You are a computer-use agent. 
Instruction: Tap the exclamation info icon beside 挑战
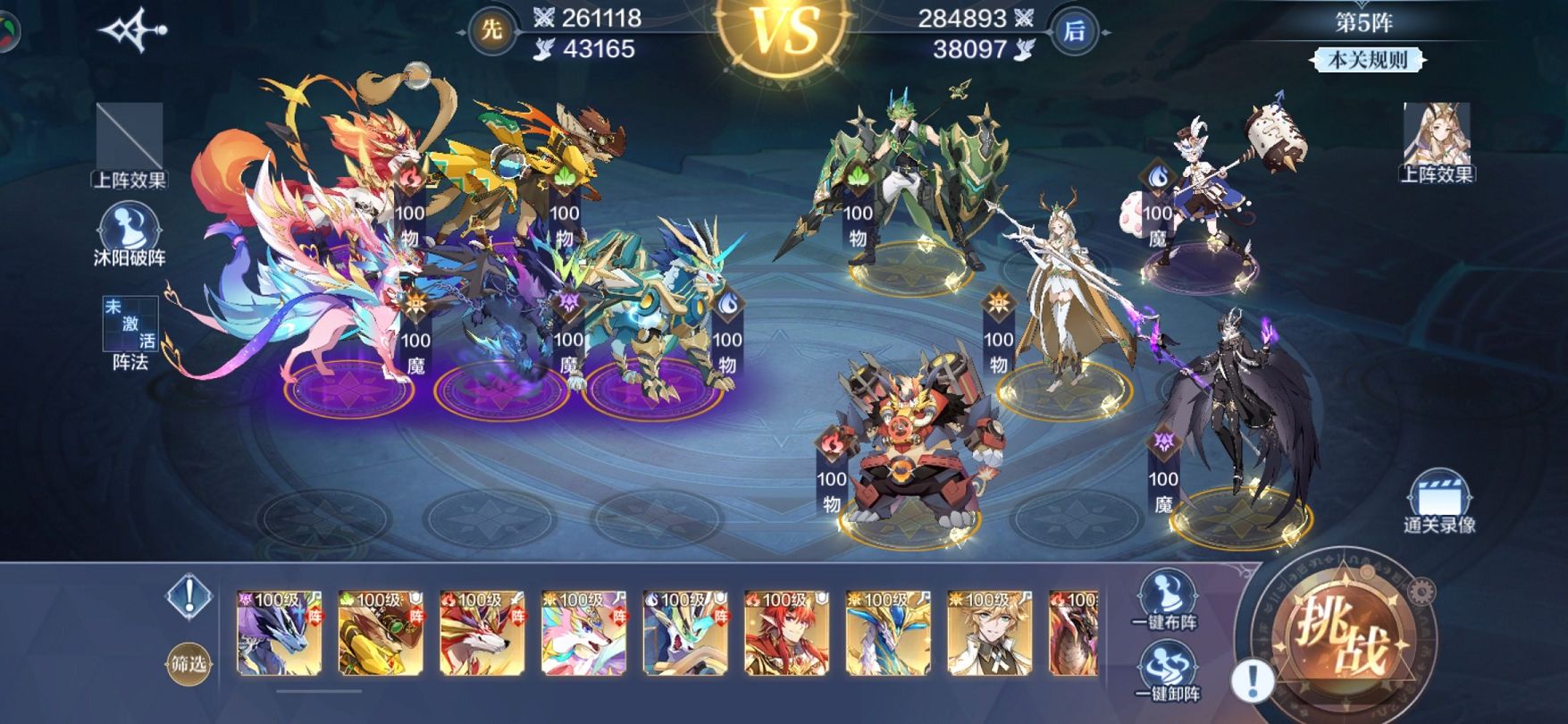coord(1253,682)
